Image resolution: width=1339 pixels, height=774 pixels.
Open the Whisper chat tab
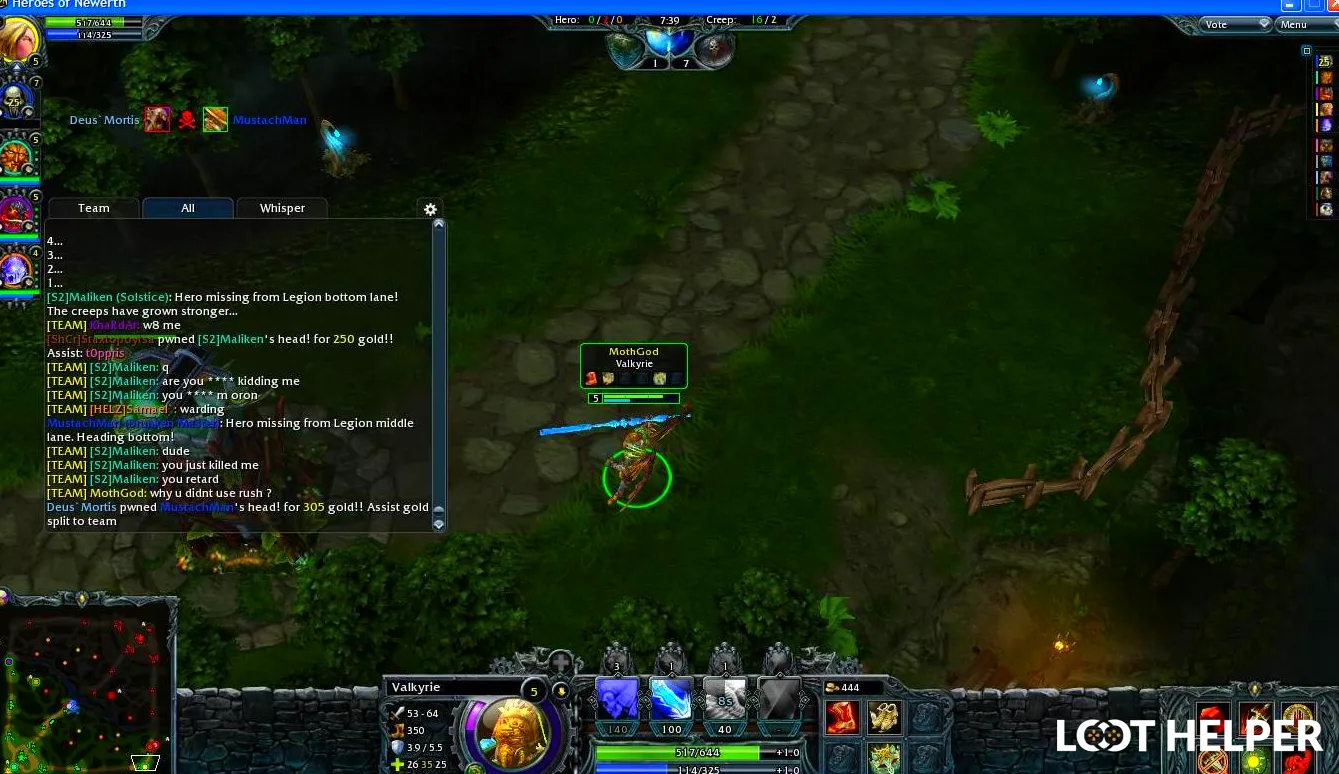click(x=282, y=208)
